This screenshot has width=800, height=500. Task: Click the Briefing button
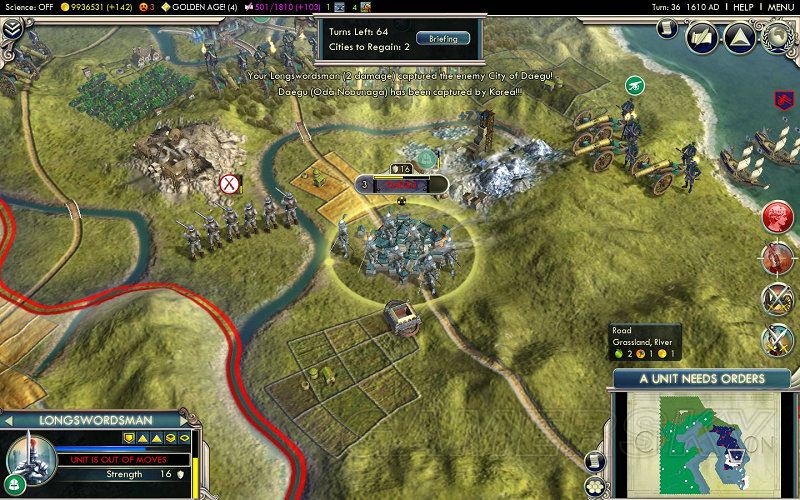pyautogui.click(x=442, y=39)
